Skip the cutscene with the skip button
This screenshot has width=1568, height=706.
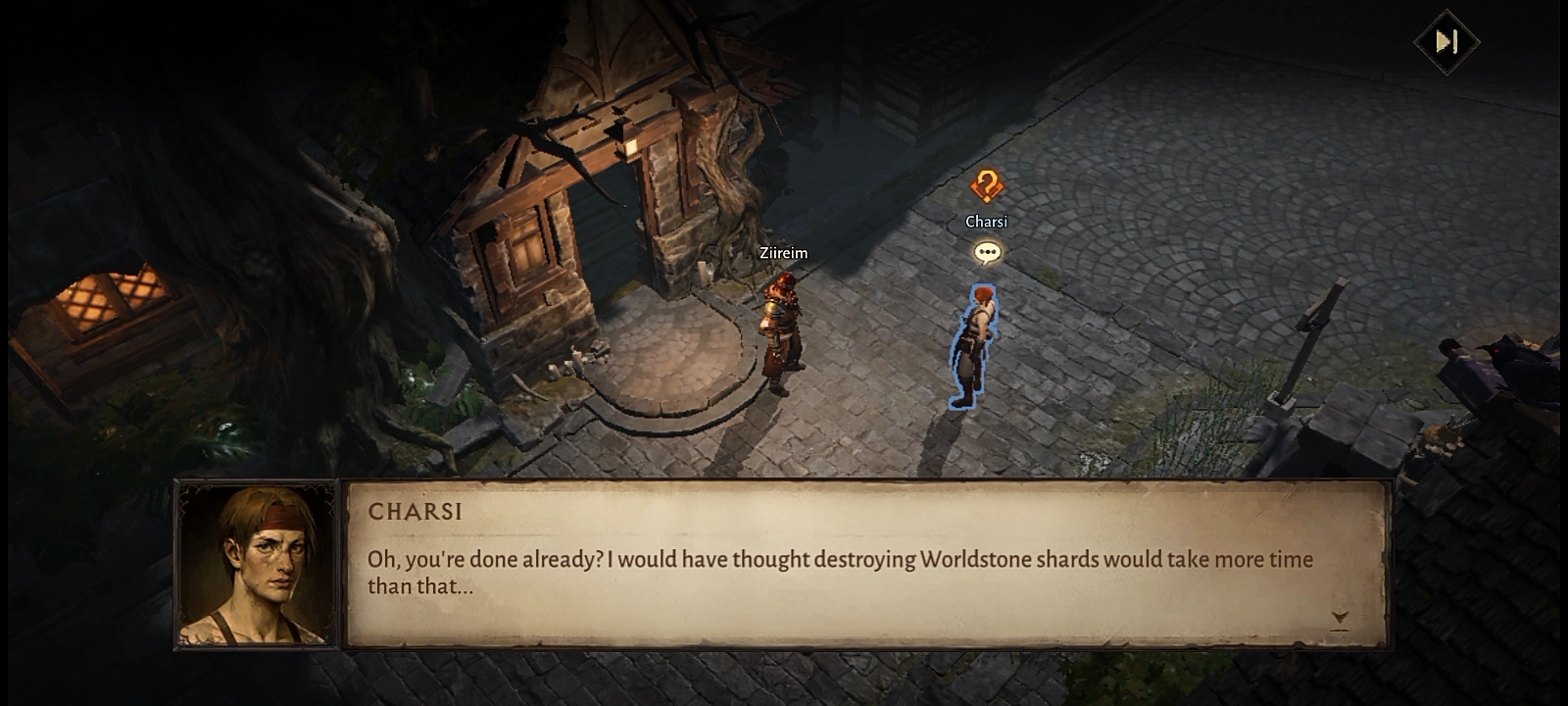[x=1446, y=41]
